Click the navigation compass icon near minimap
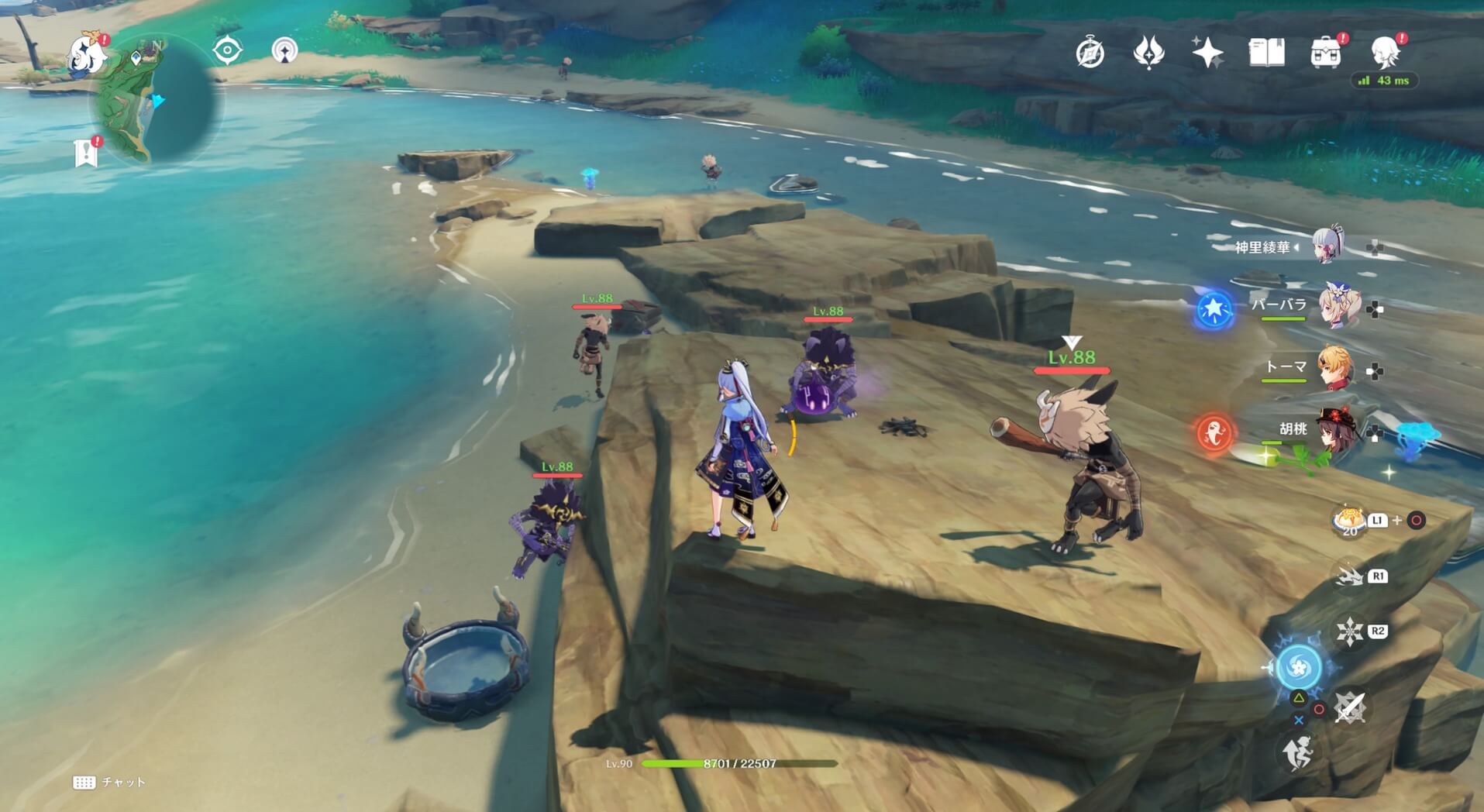This screenshot has width=1484, height=812. 225,49
